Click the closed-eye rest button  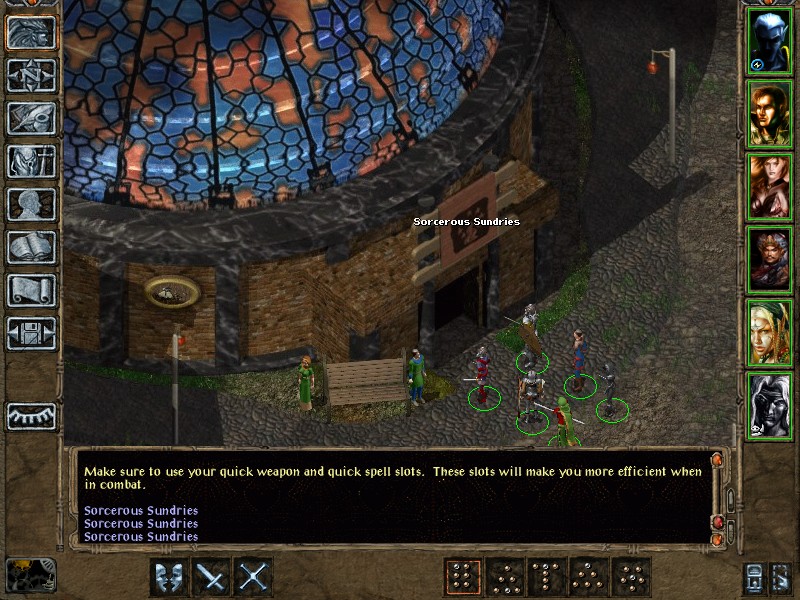click(x=32, y=416)
